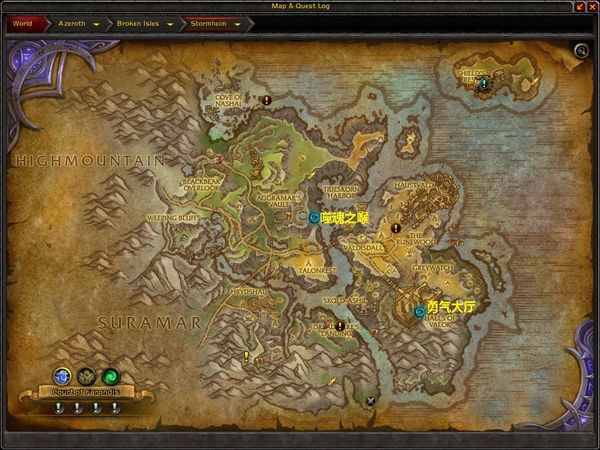Click the magnifying glass map filter button
Screen dimensions: 600x450
pos(581,51)
